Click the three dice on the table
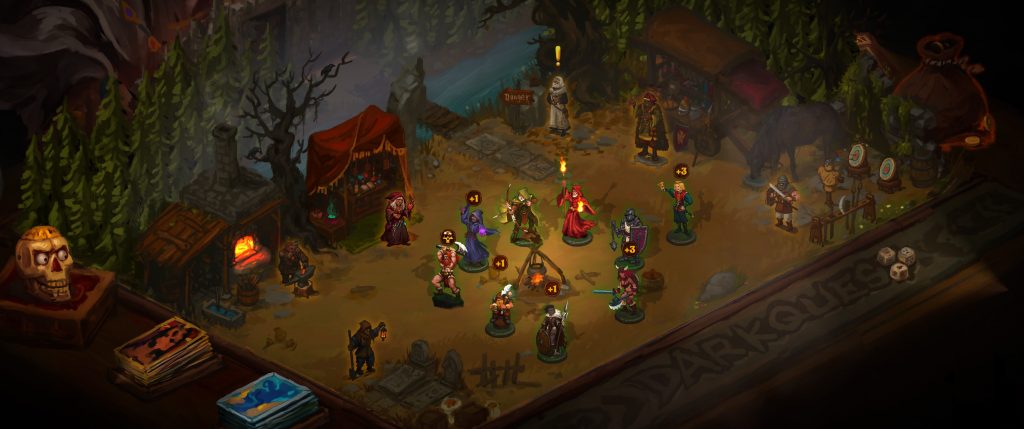Screen dimensions: 1024x429 896,263
